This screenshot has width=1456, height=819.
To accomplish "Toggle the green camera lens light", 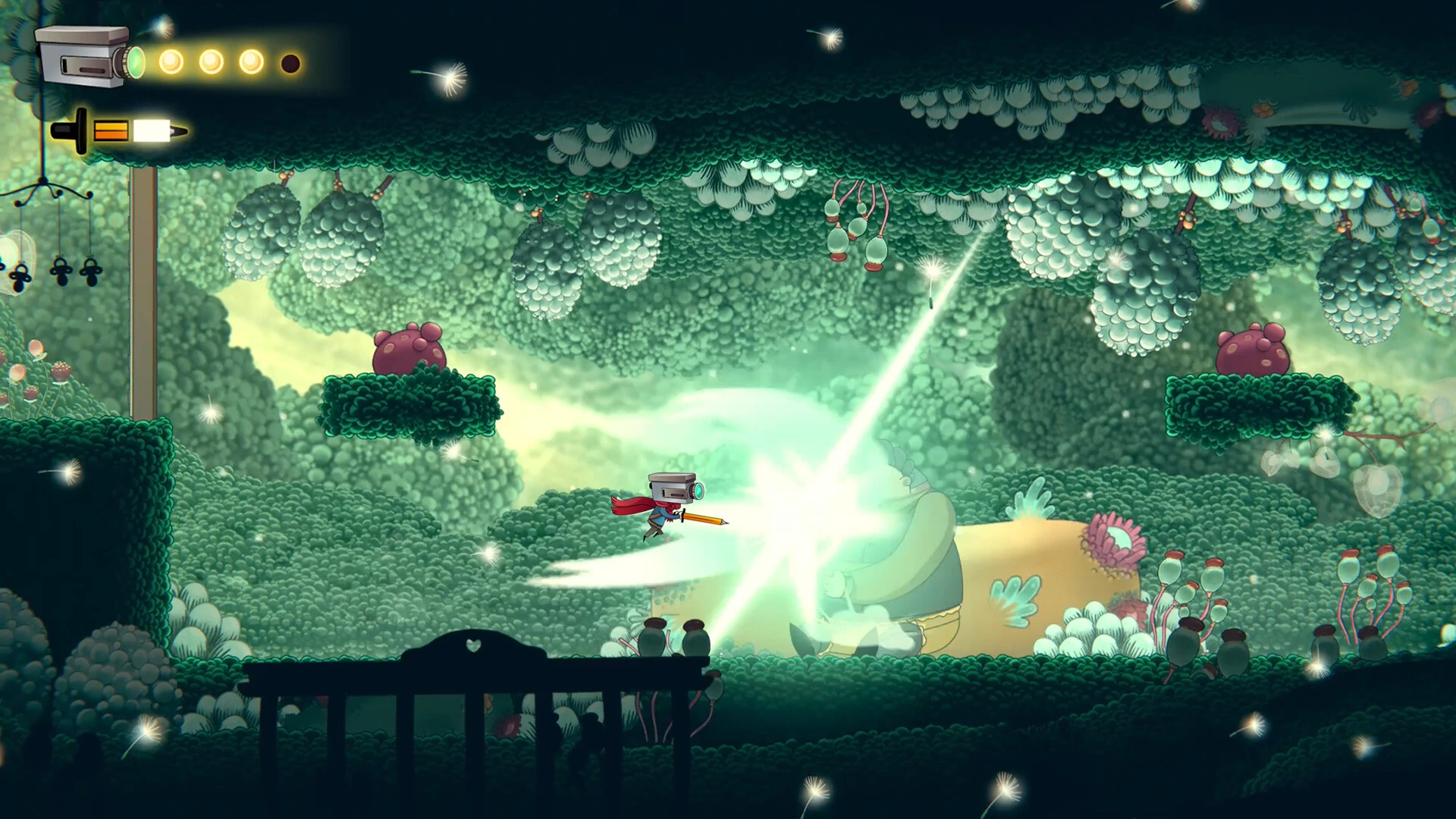I will pos(135,64).
